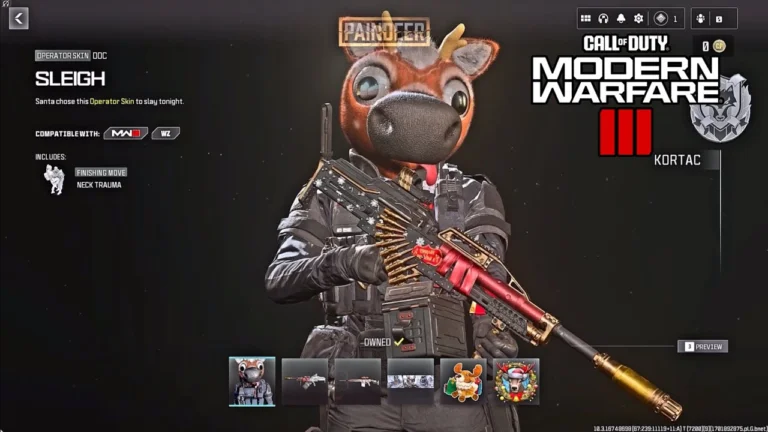Viewport: 768px width, 432px height.
Task: Click the round token icon beside the 1
Action: 661,18
